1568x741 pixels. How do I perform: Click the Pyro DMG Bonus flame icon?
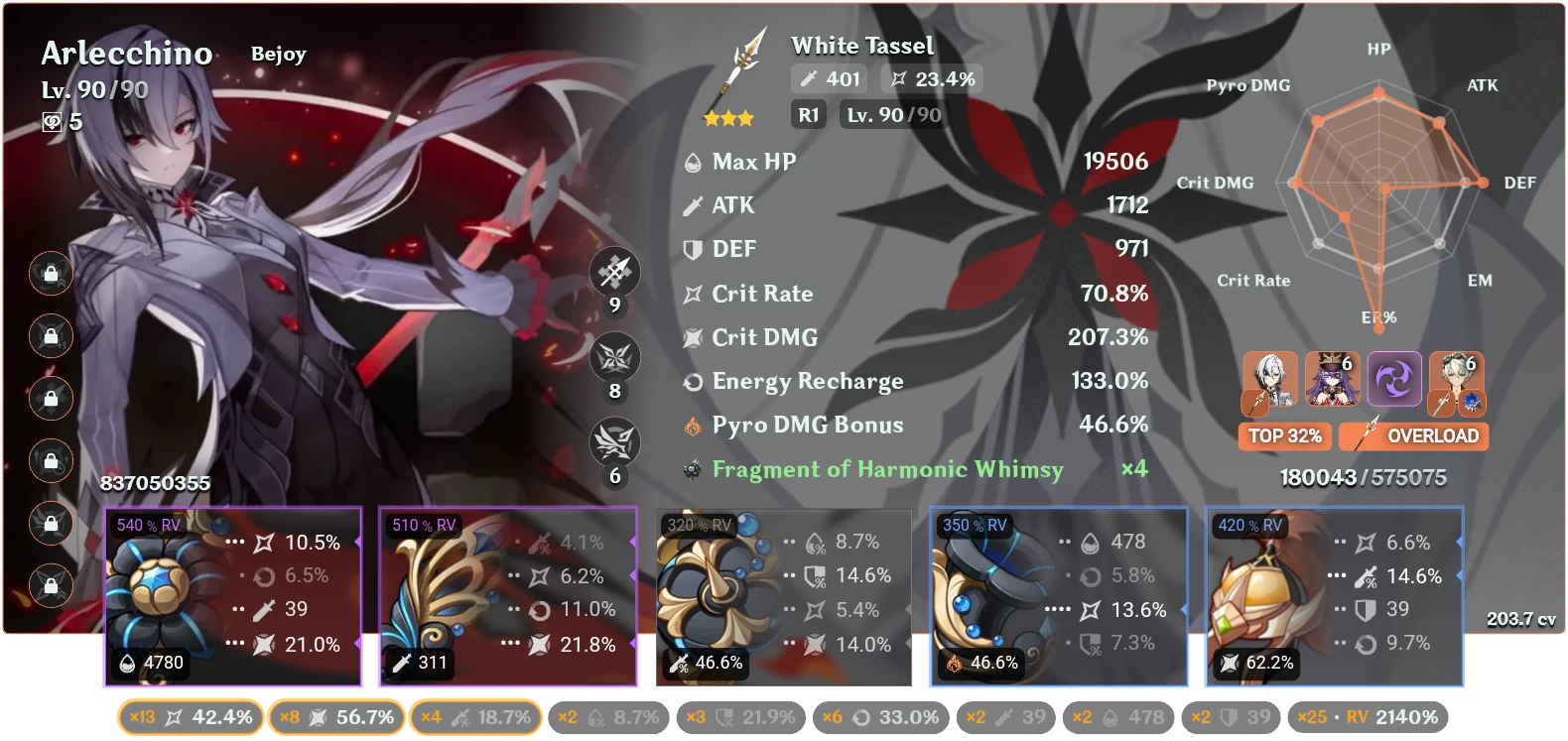[693, 425]
